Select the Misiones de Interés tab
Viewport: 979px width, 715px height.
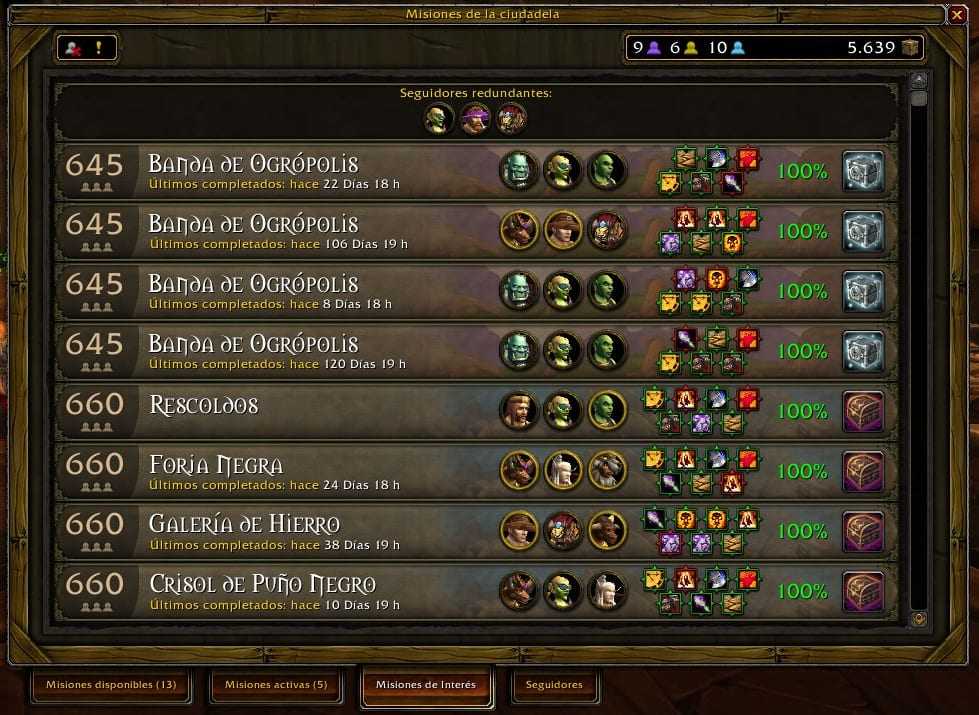pos(426,685)
